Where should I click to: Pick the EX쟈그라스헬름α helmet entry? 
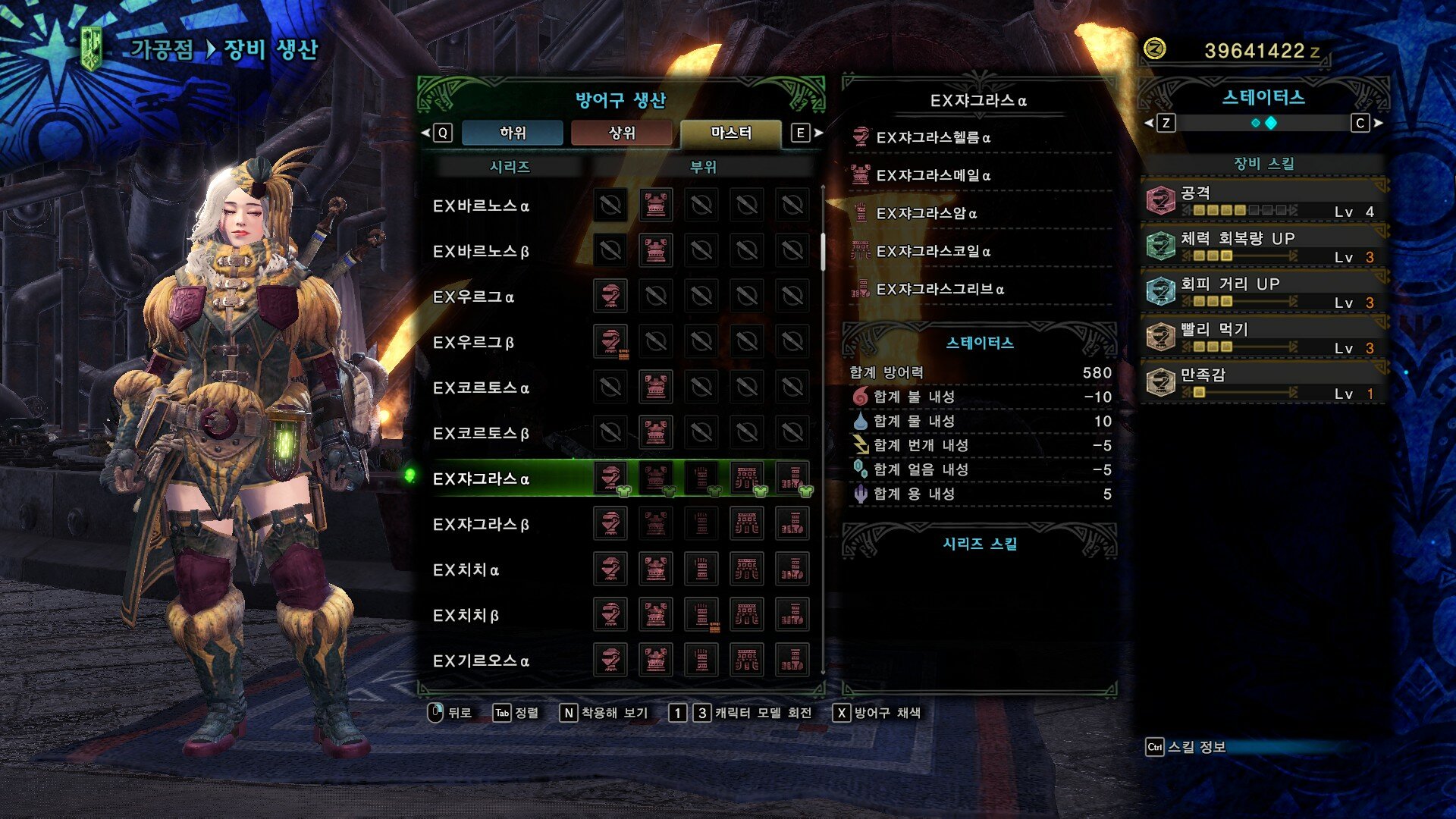(x=933, y=137)
